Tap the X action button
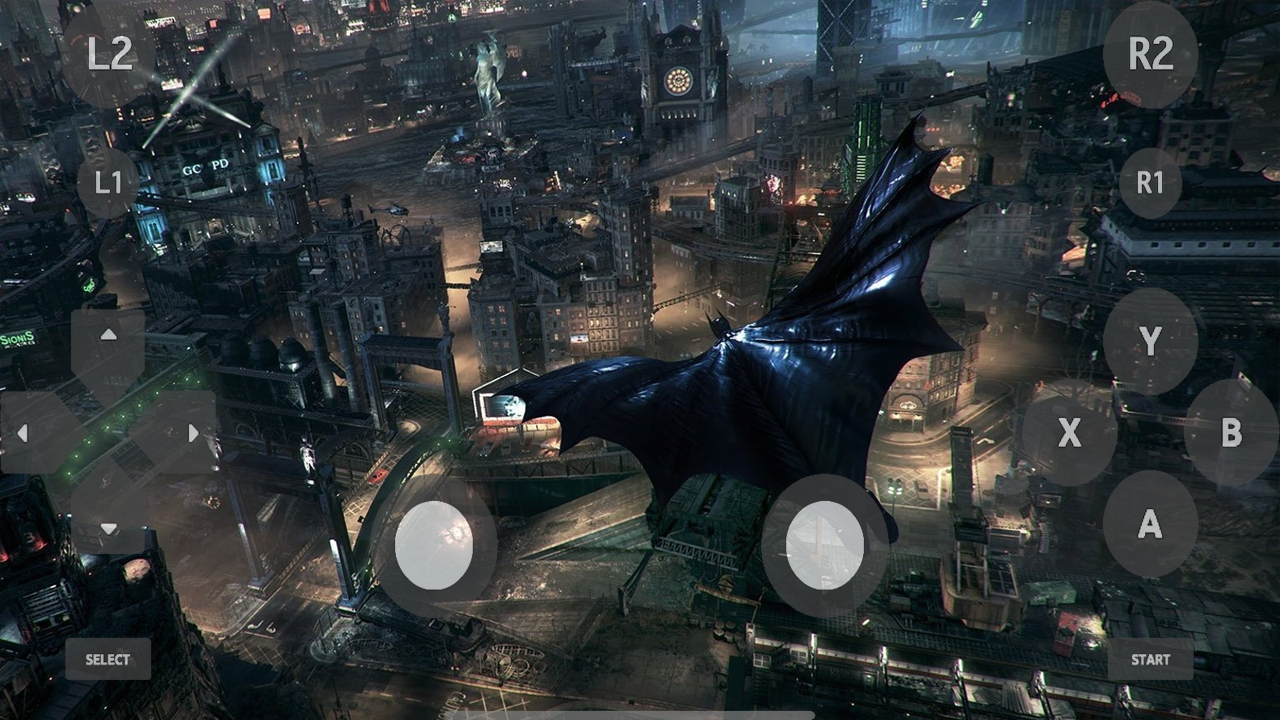Viewport: 1280px width, 720px height. click(1070, 435)
